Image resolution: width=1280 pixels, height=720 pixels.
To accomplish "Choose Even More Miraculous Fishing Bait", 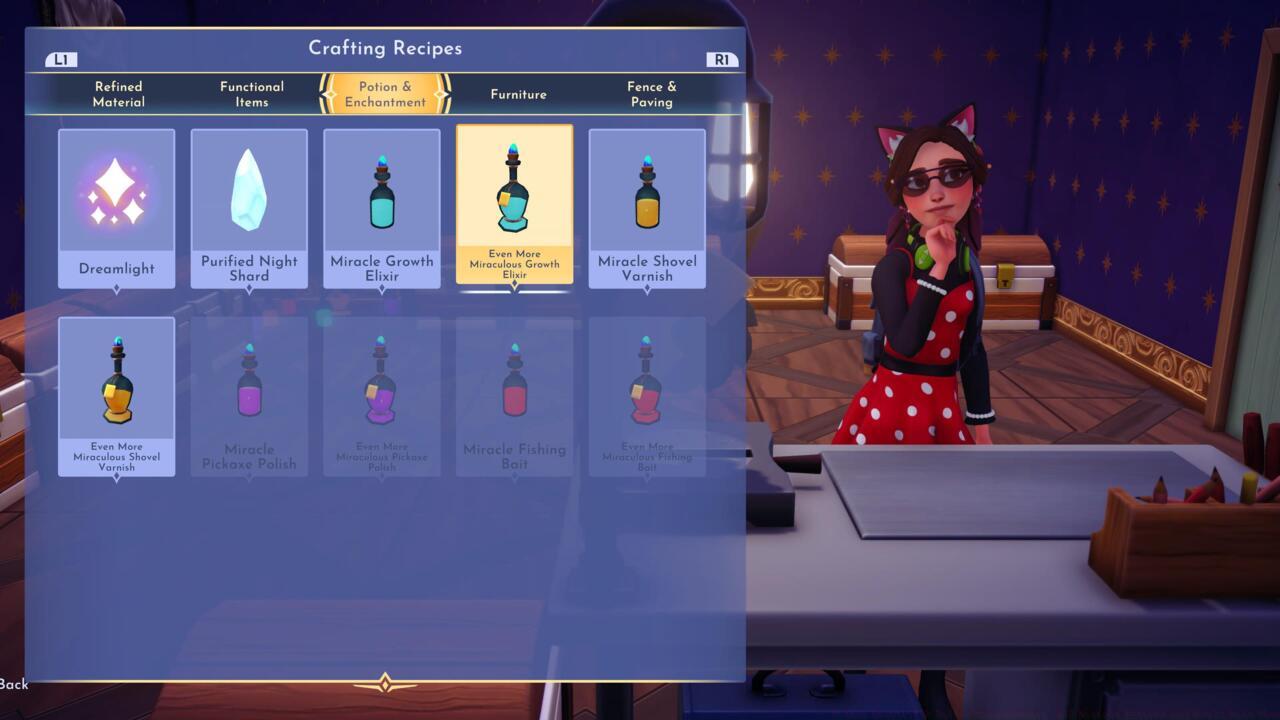I will coord(647,396).
